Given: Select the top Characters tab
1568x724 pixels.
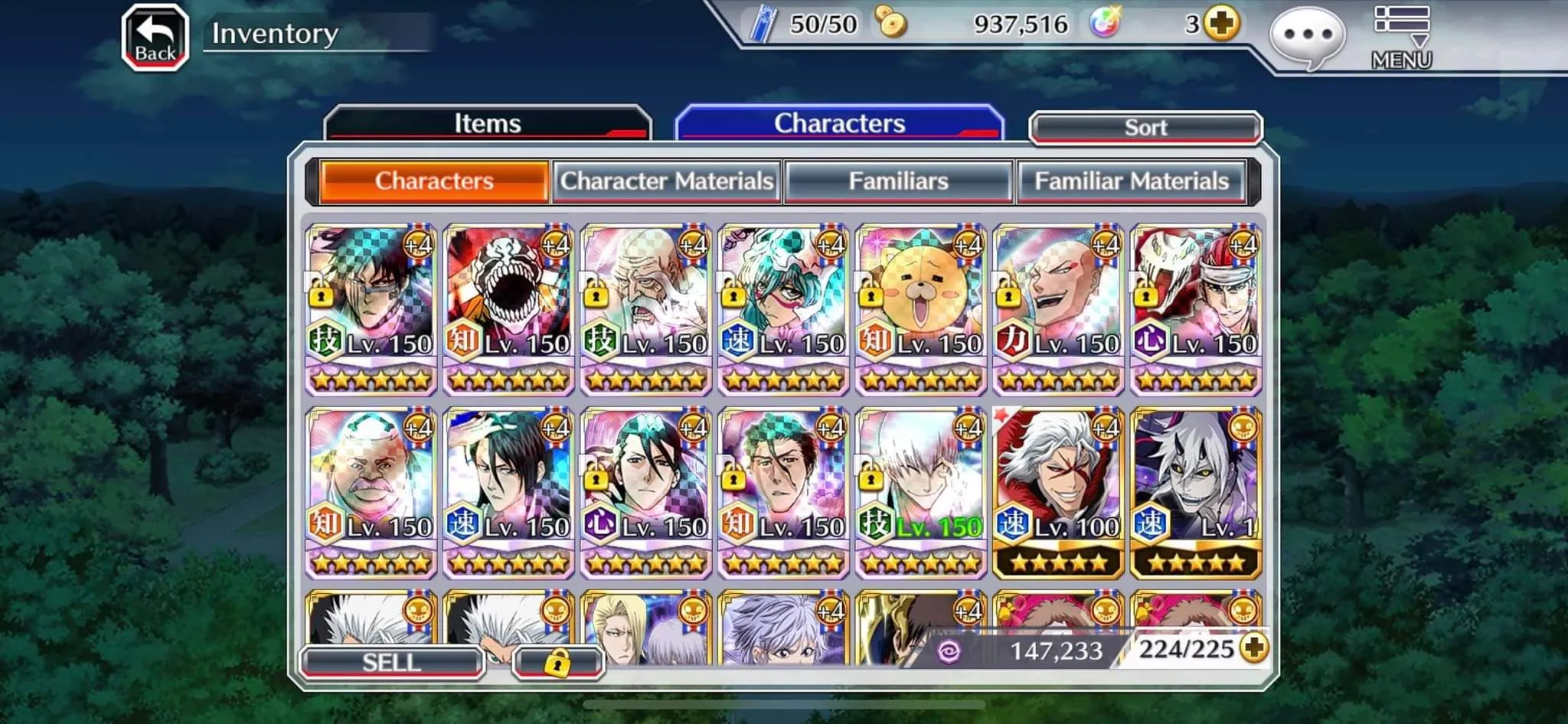Looking at the screenshot, I should coord(839,123).
